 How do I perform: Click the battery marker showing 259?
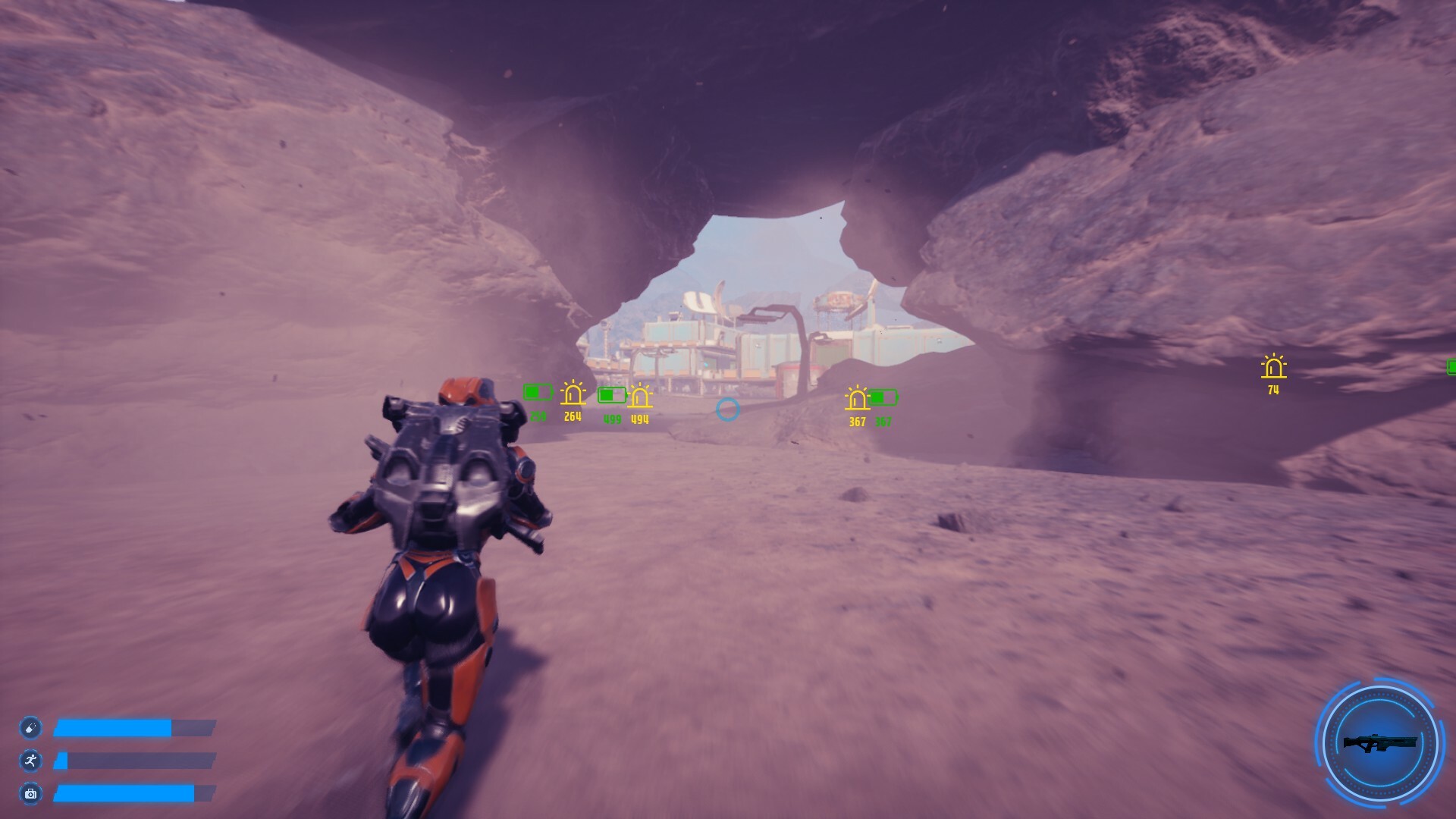[538, 393]
